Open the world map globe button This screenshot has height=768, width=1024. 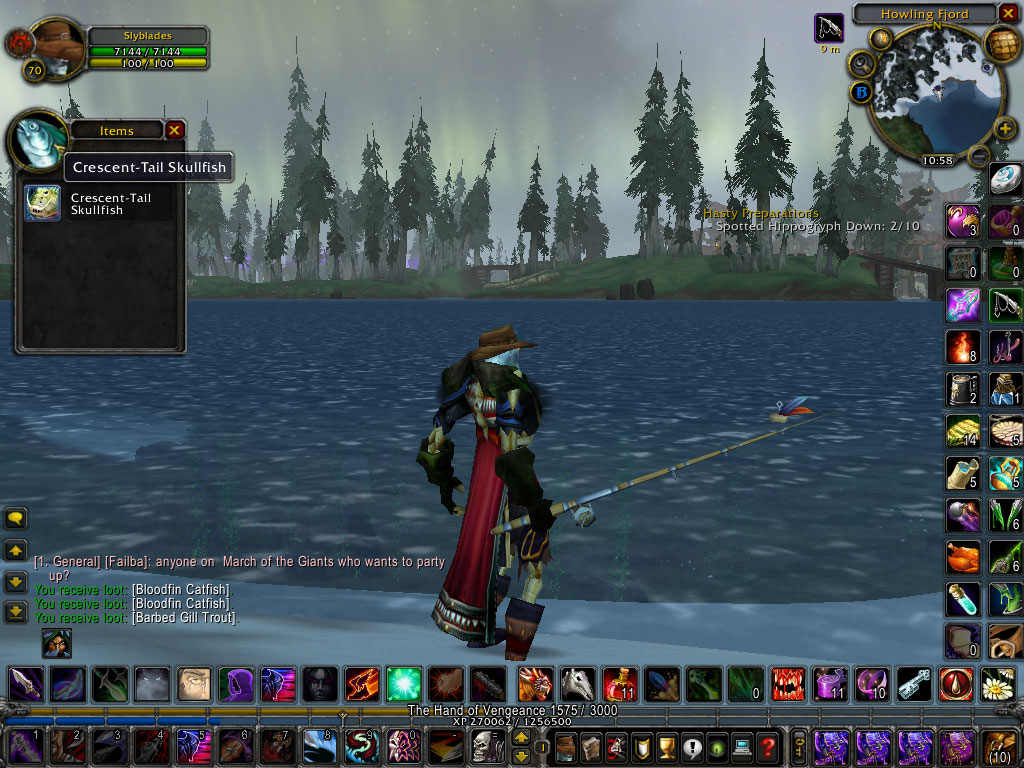pyautogui.click(x=1002, y=45)
